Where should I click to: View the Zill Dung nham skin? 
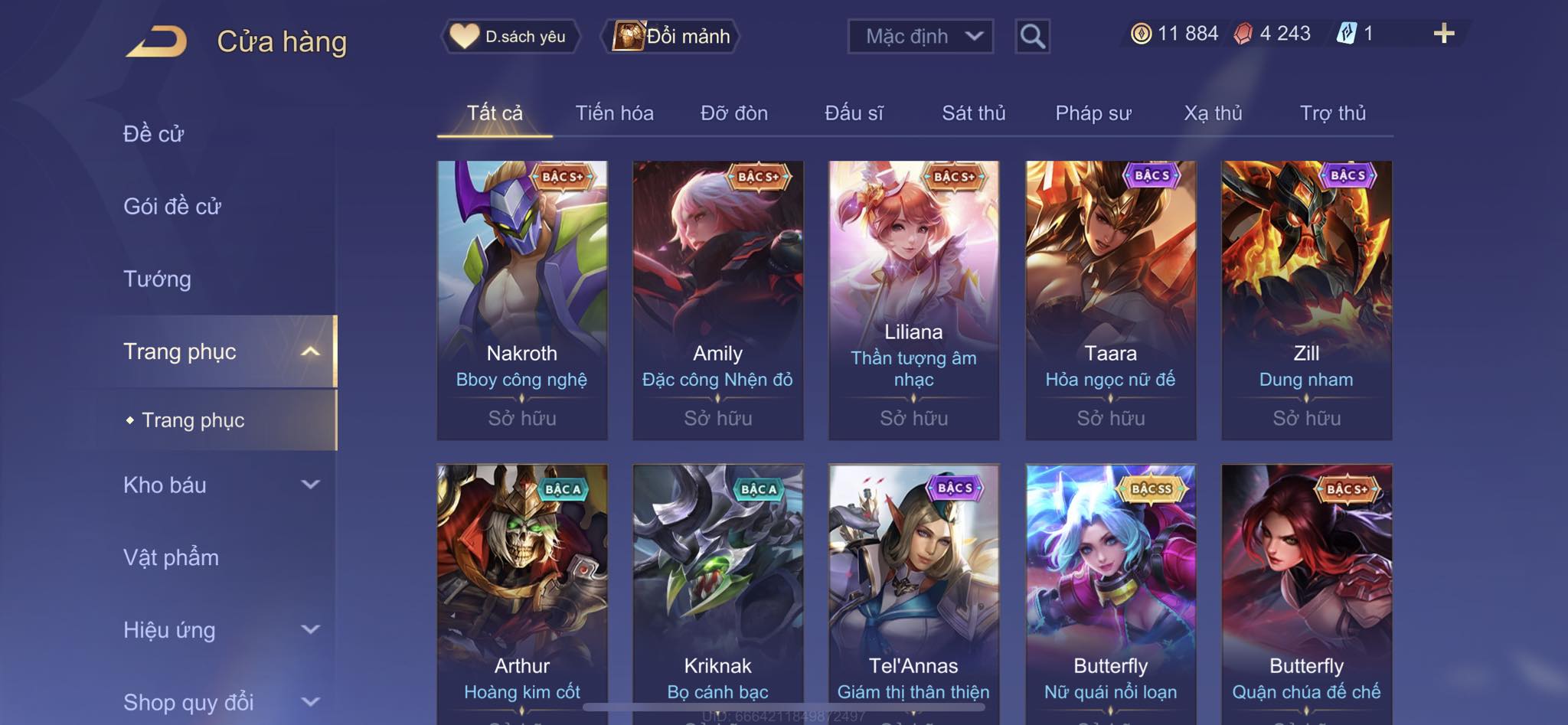pyautogui.click(x=1306, y=299)
